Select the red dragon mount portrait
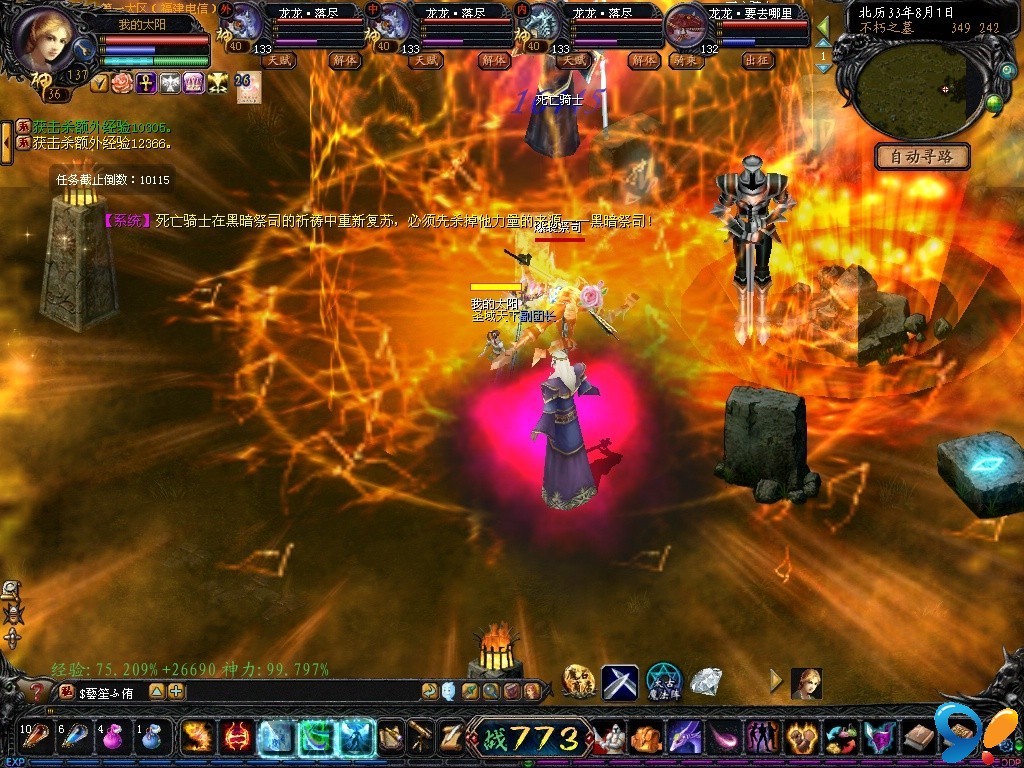1024x768 pixels. (686, 24)
